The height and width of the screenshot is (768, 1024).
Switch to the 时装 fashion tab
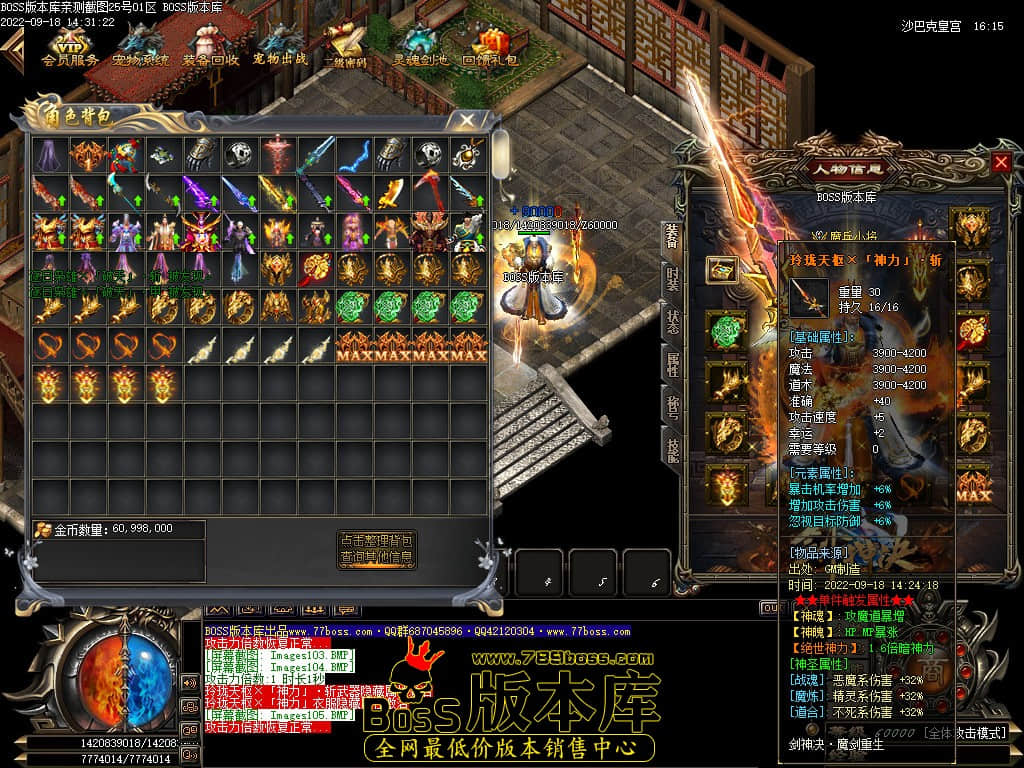673,282
